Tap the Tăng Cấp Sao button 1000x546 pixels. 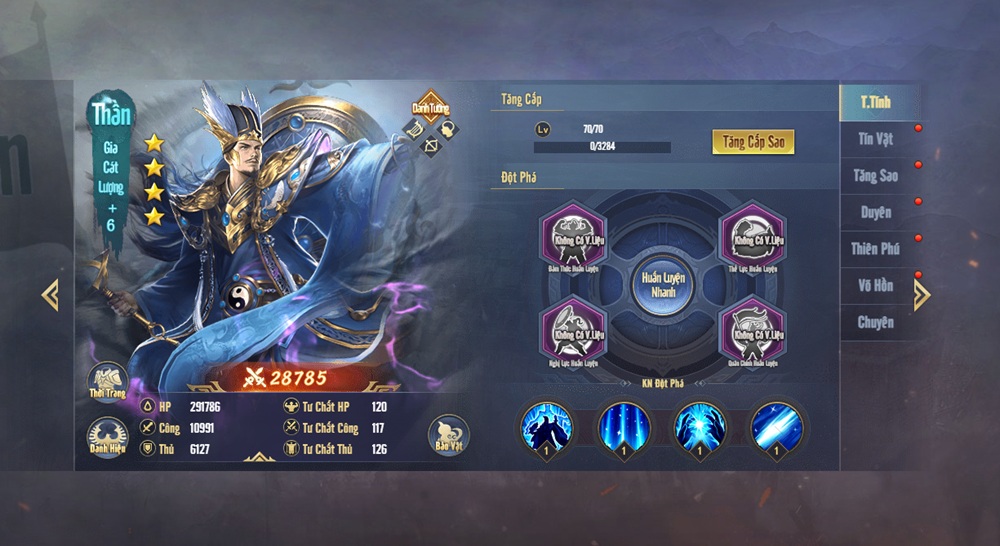pos(753,141)
